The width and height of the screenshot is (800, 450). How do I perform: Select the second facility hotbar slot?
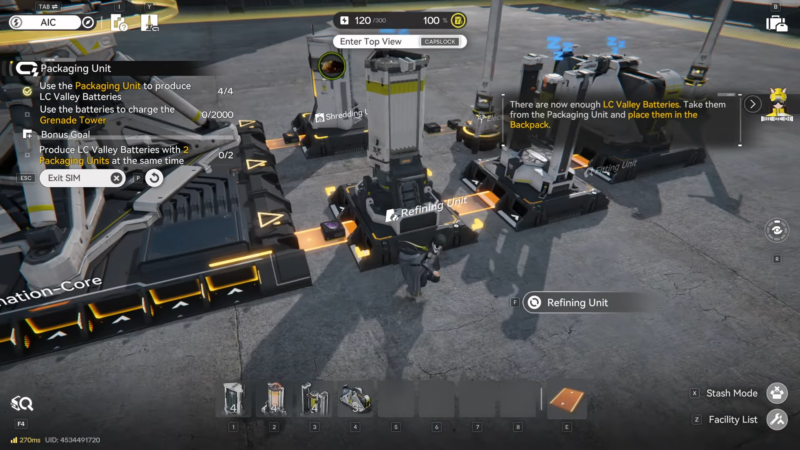pos(273,399)
